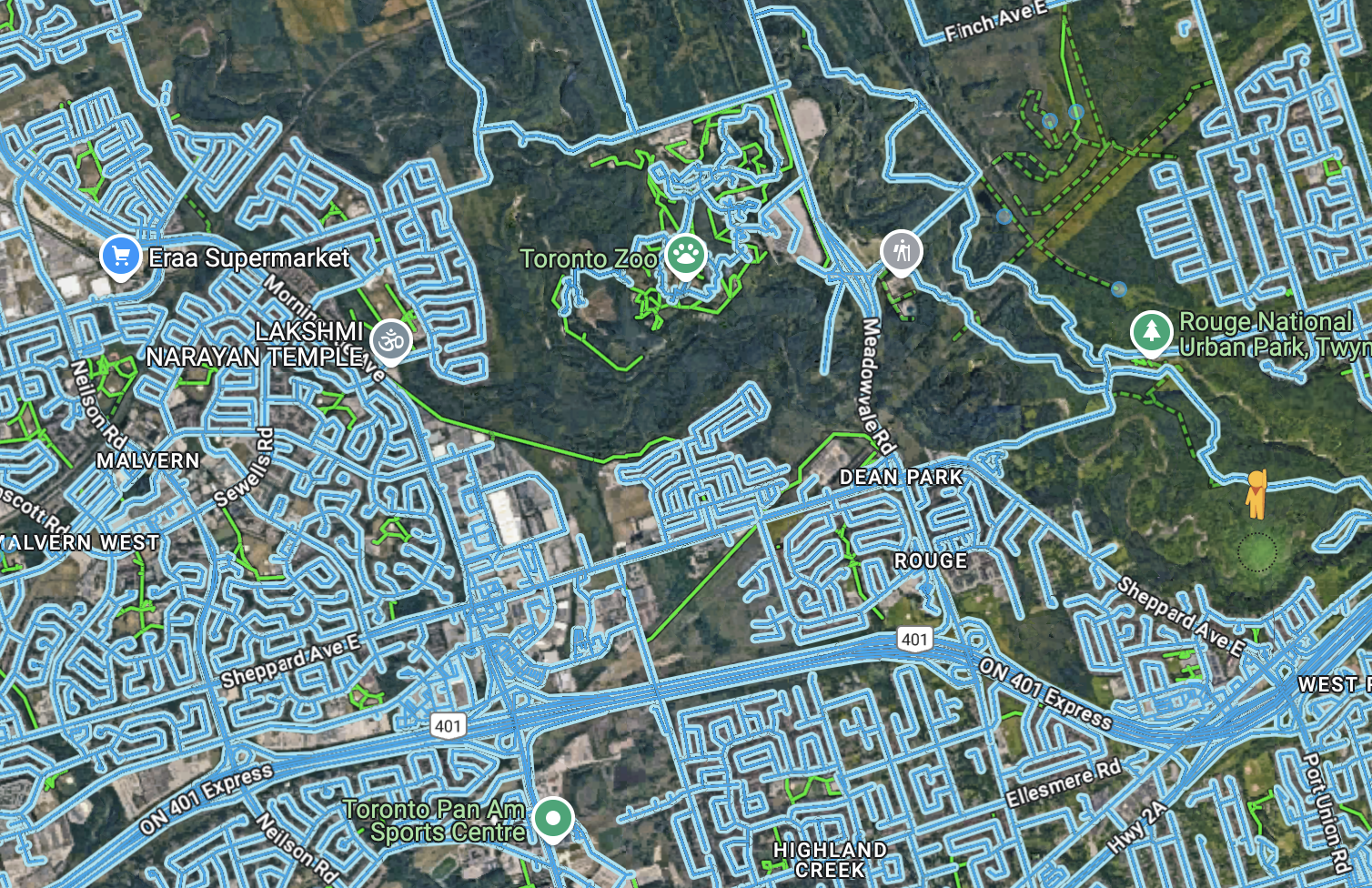Select the Malvern West neighborhood label

(80, 541)
